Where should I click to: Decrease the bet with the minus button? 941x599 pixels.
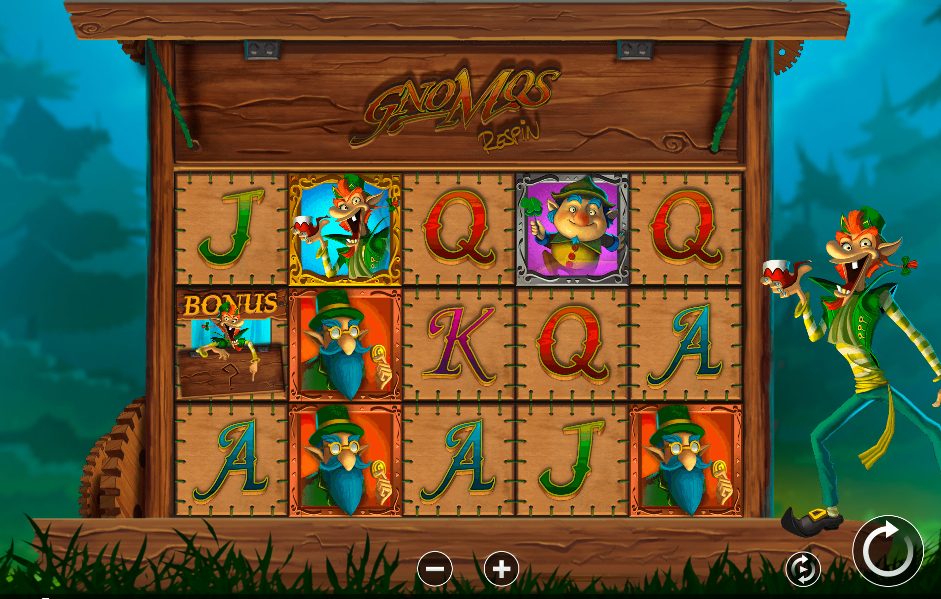pos(435,569)
